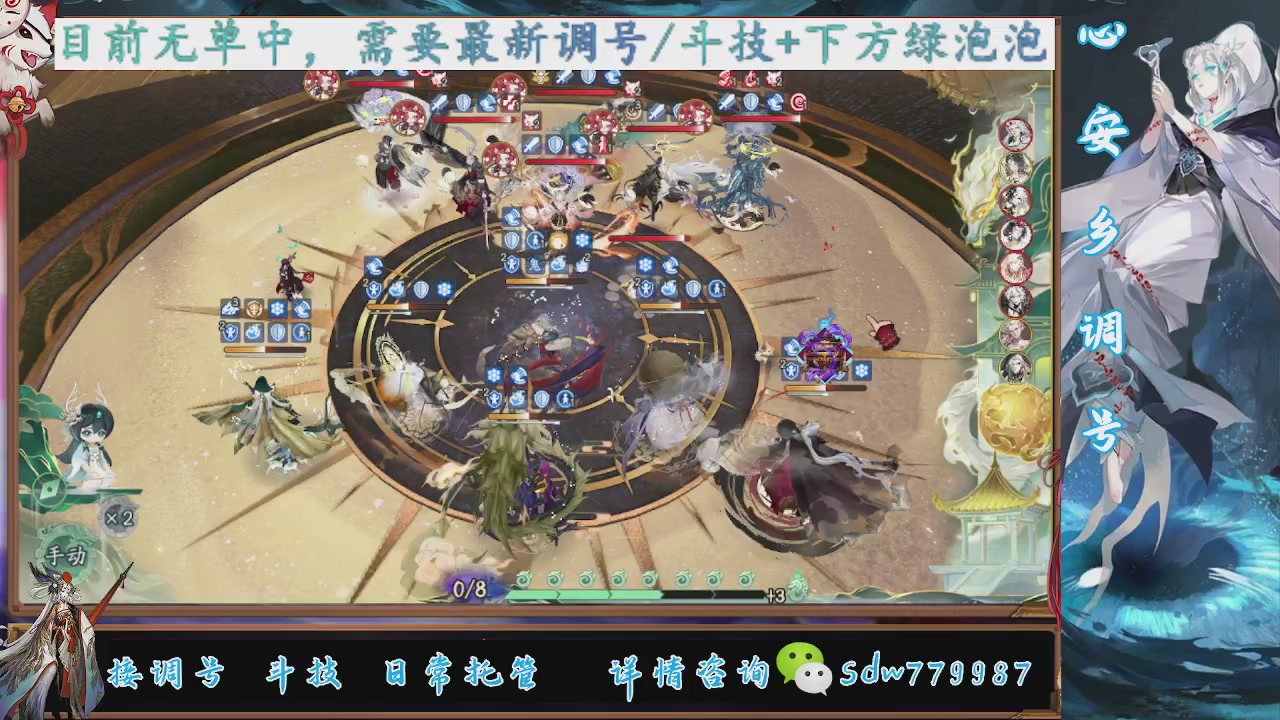
Task: Click the fourth portrait in the right-side lineup
Action: [1015, 238]
